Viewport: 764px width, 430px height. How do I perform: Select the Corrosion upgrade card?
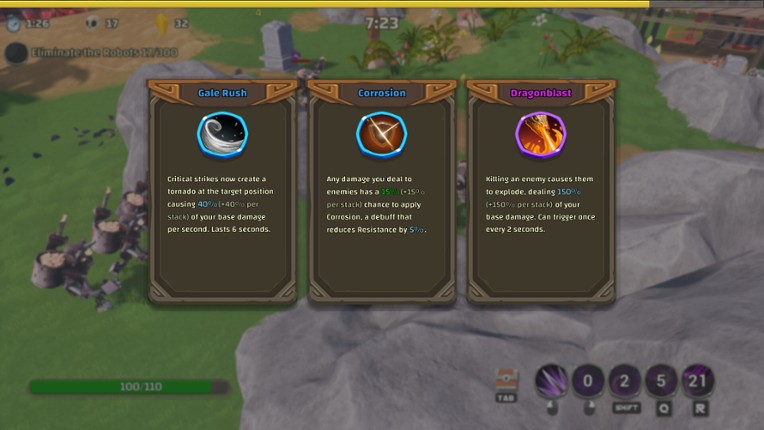coord(381,190)
